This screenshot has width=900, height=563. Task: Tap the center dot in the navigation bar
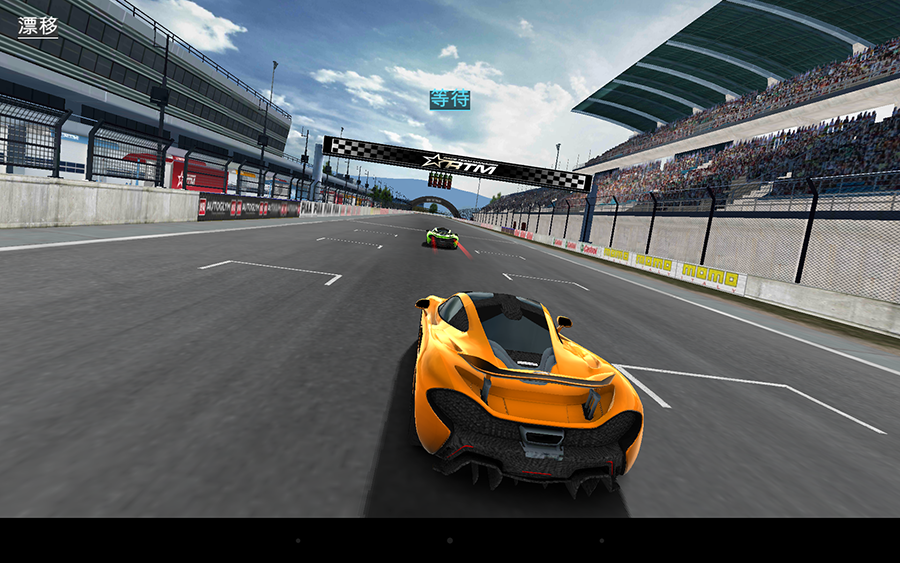pos(449,541)
